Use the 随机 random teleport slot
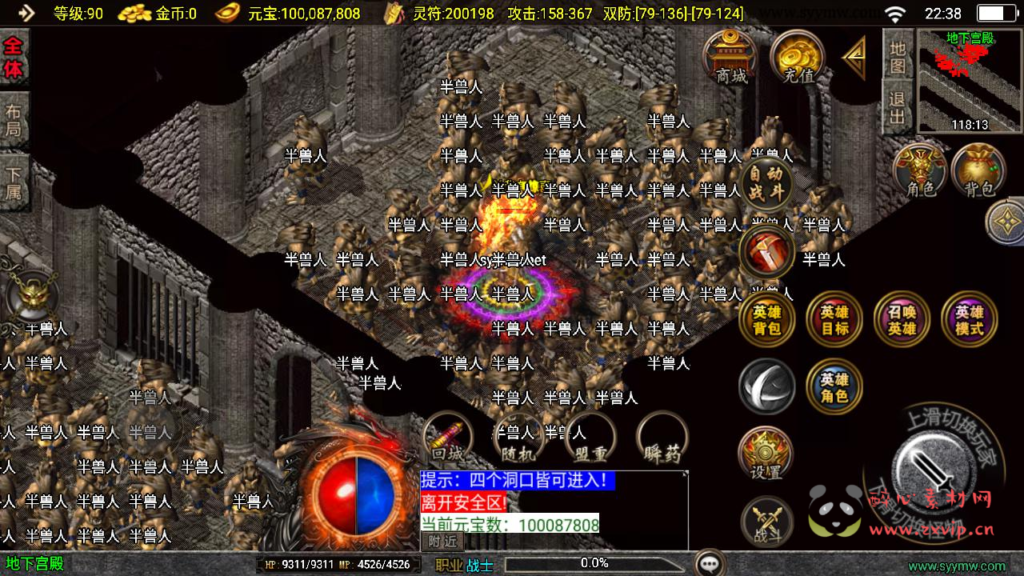 click(x=517, y=437)
